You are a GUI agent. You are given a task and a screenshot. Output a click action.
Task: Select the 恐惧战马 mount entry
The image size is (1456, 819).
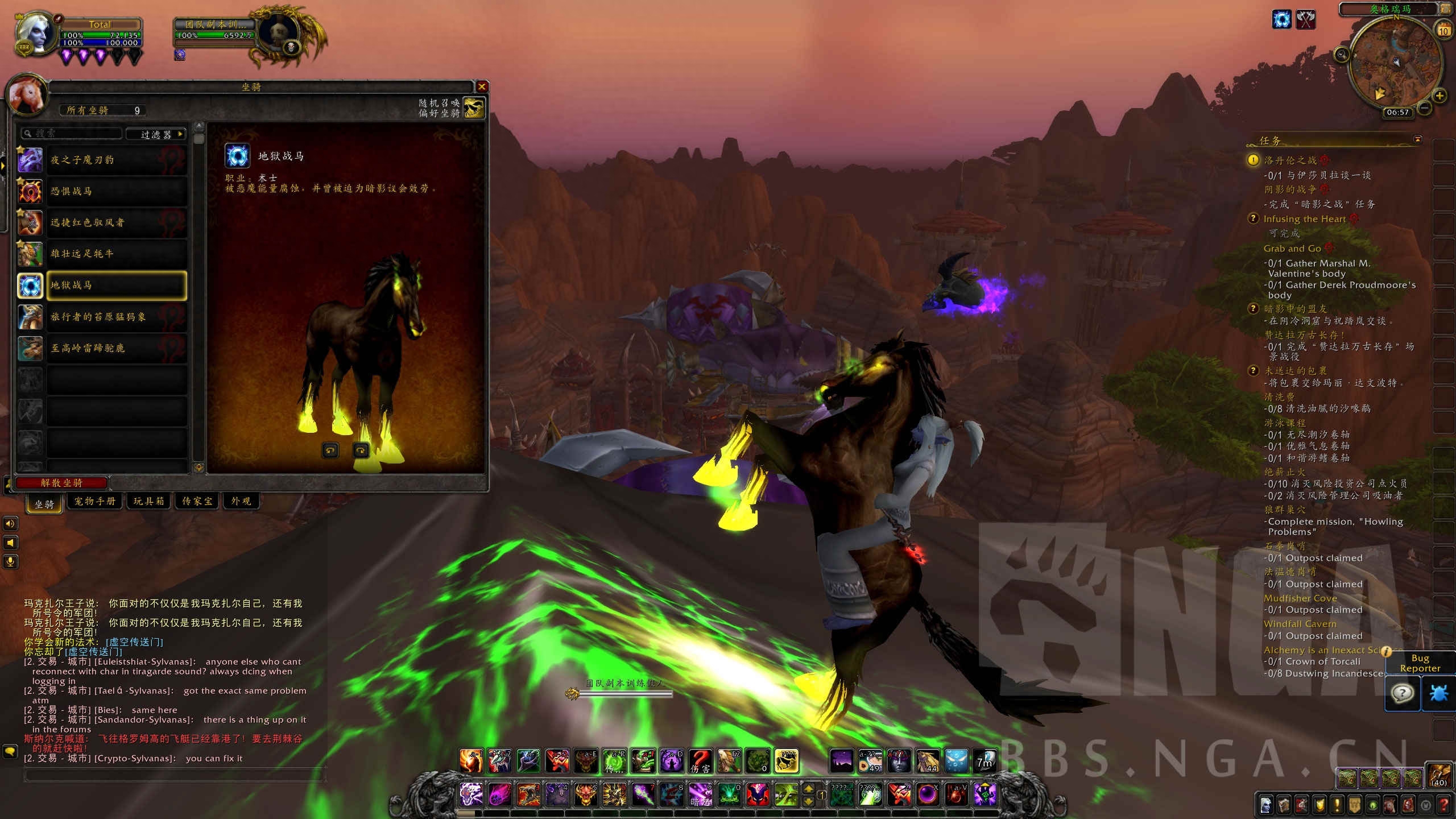coord(117,191)
